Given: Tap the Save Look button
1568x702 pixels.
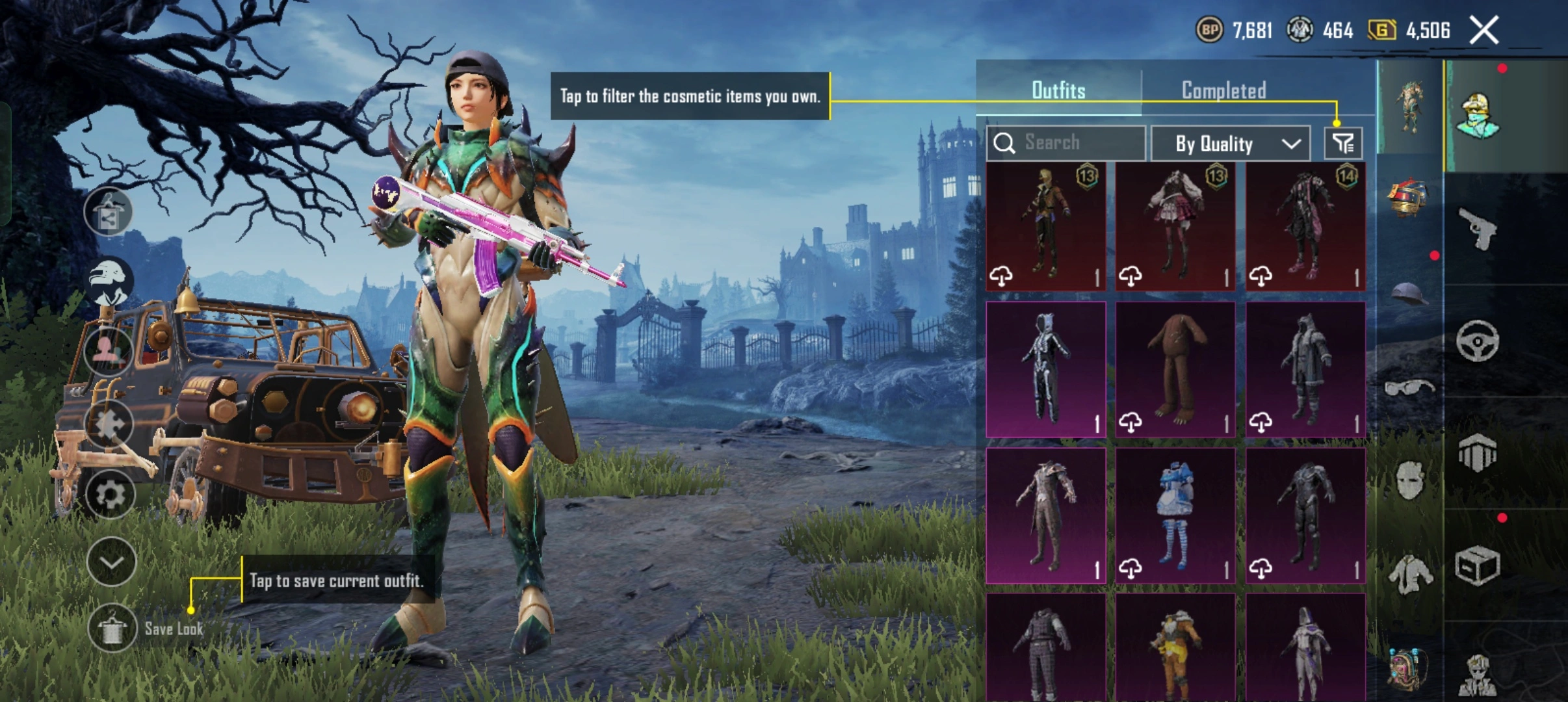Looking at the screenshot, I should point(112,629).
